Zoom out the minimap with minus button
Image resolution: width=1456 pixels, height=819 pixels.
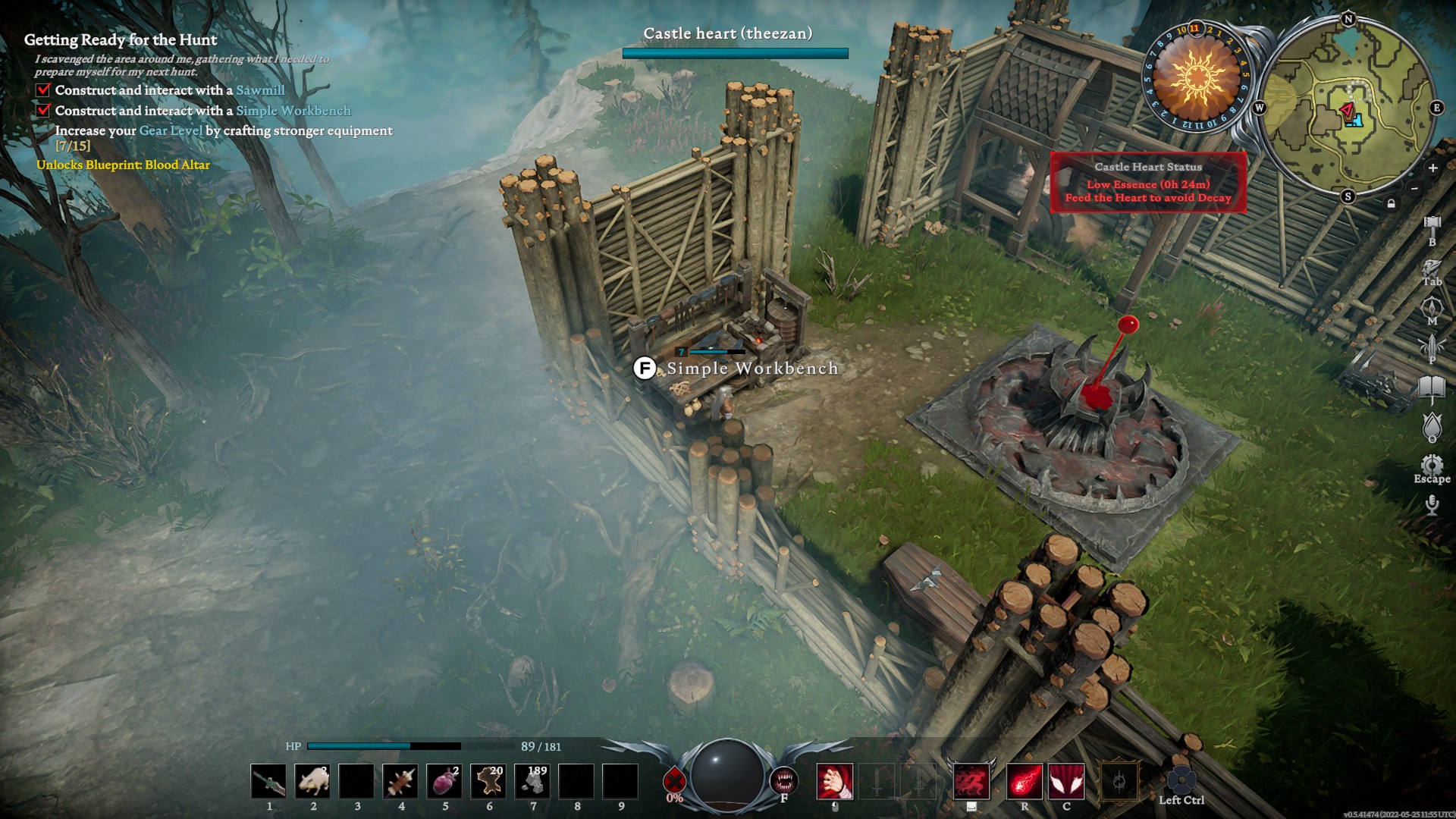1414,188
